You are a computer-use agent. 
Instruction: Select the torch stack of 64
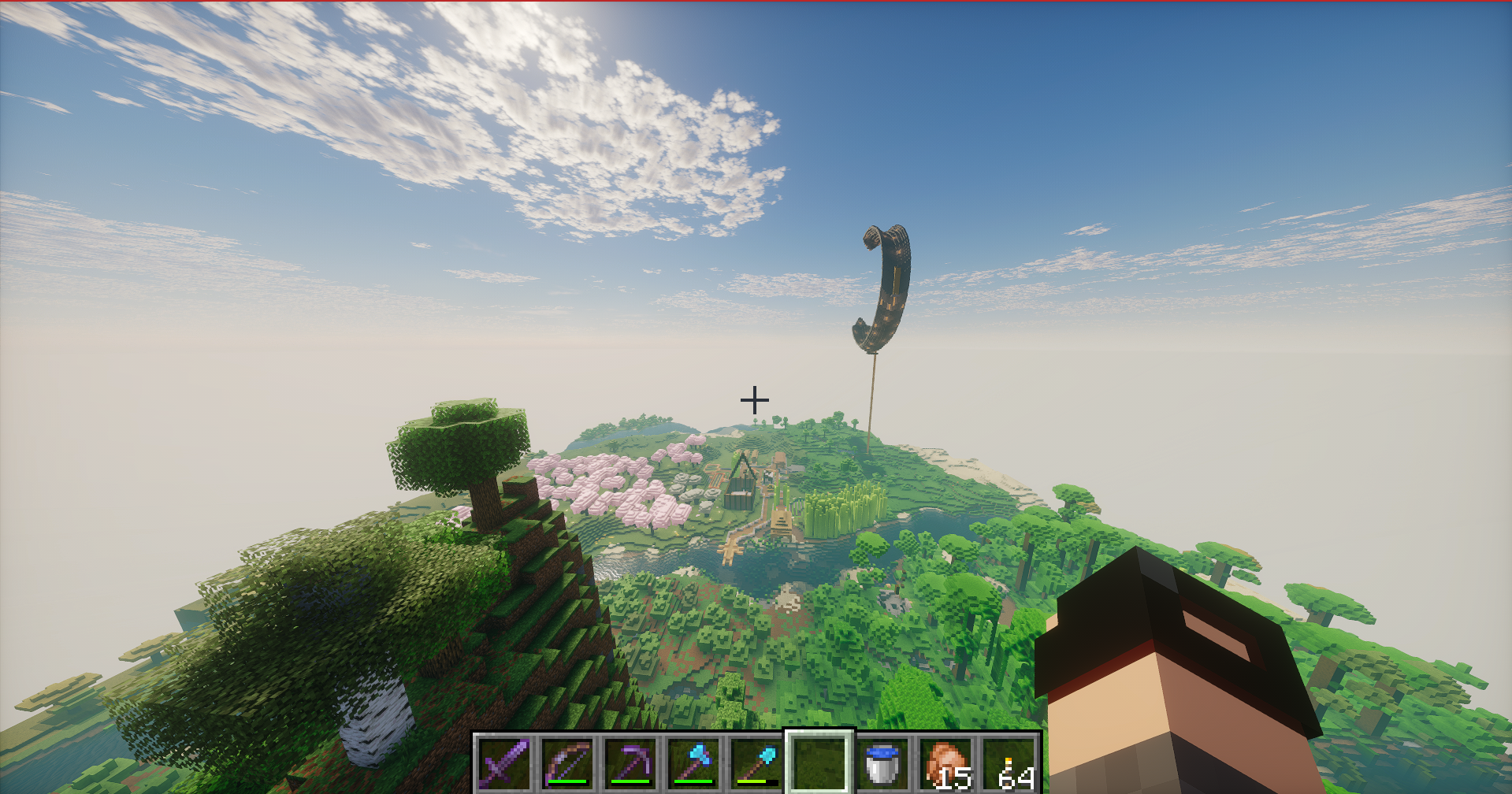[1009, 762]
